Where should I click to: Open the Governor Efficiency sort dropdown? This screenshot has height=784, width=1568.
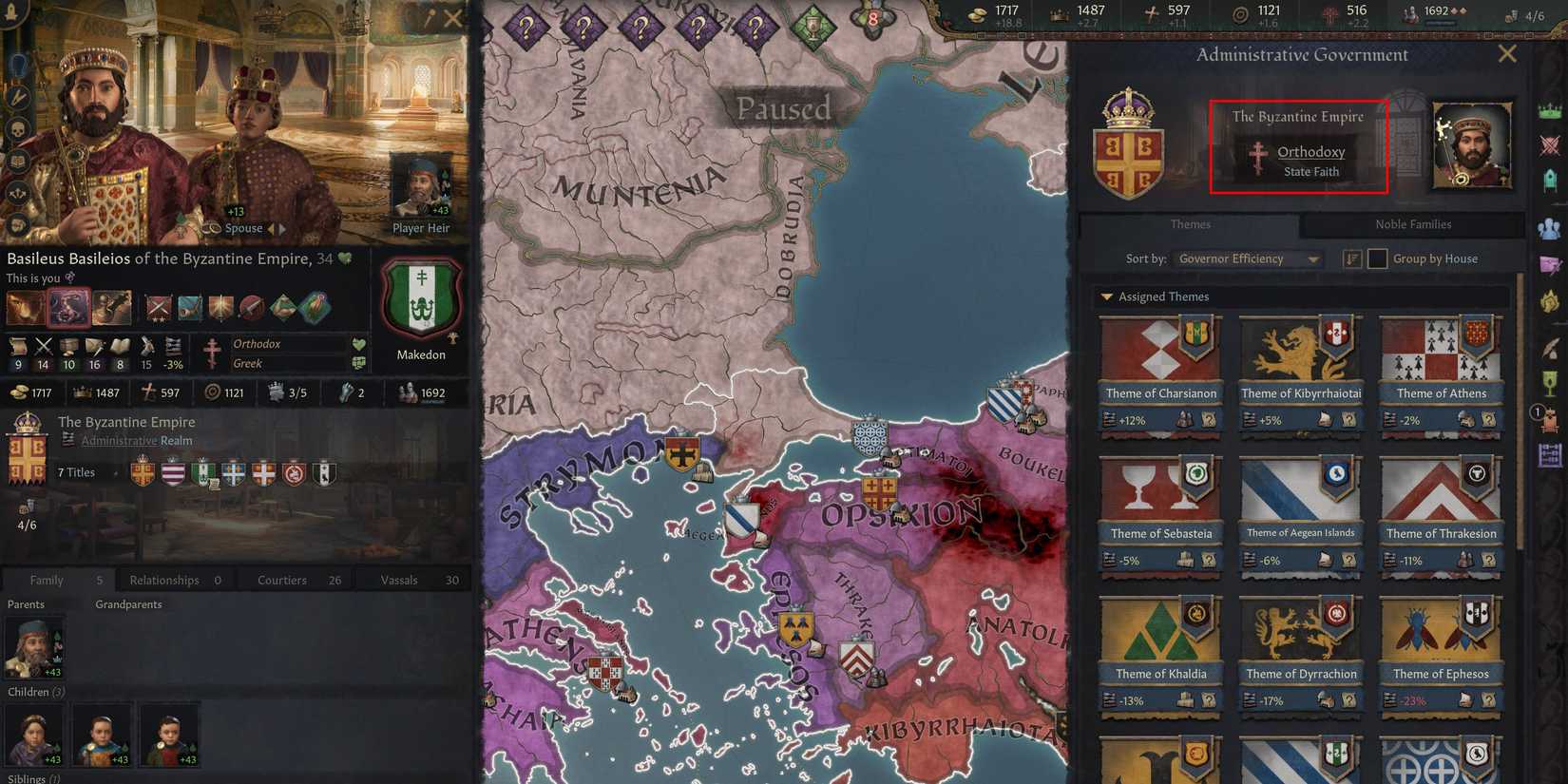(x=1248, y=258)
